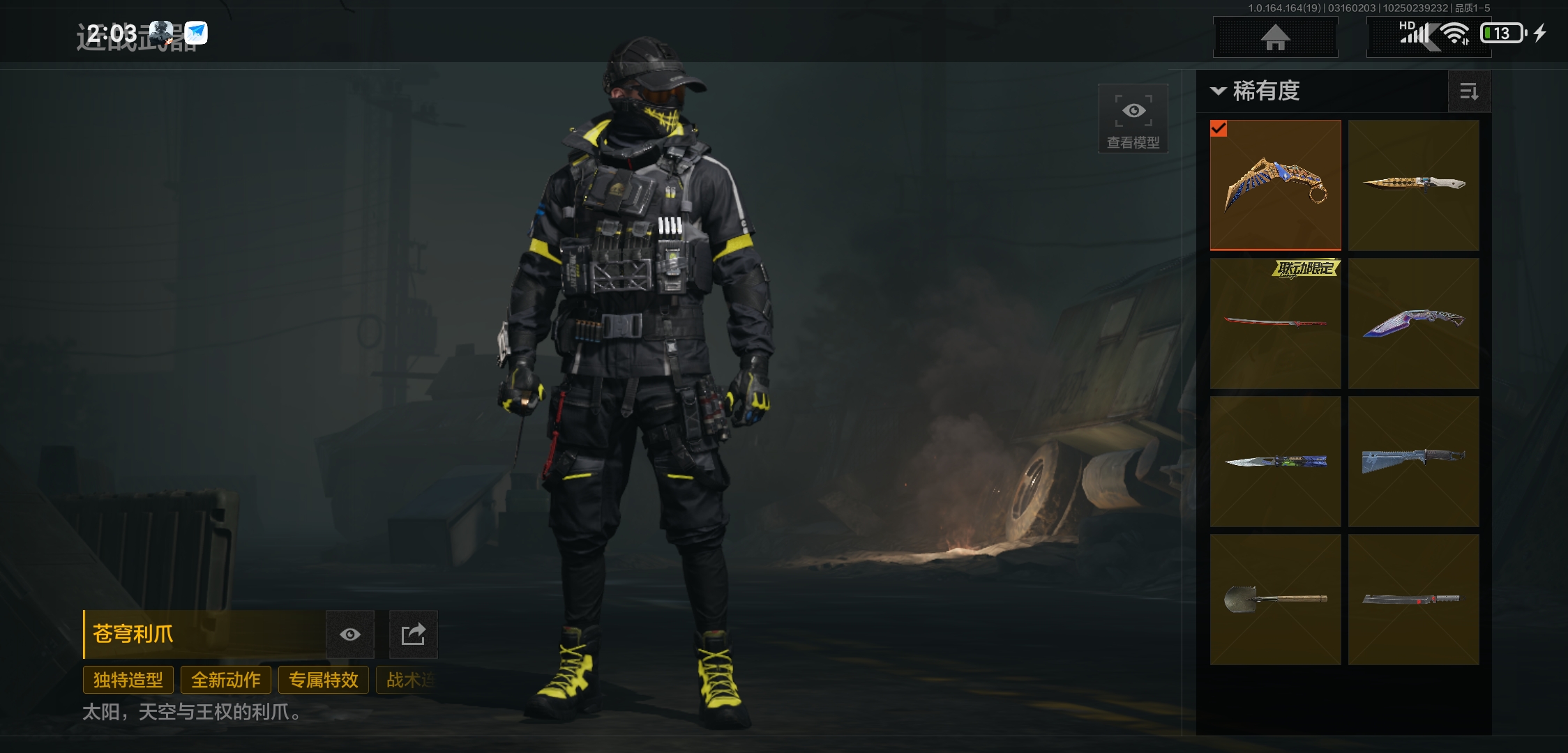Choose the blue-grey machete slot

pos(1413,461)
